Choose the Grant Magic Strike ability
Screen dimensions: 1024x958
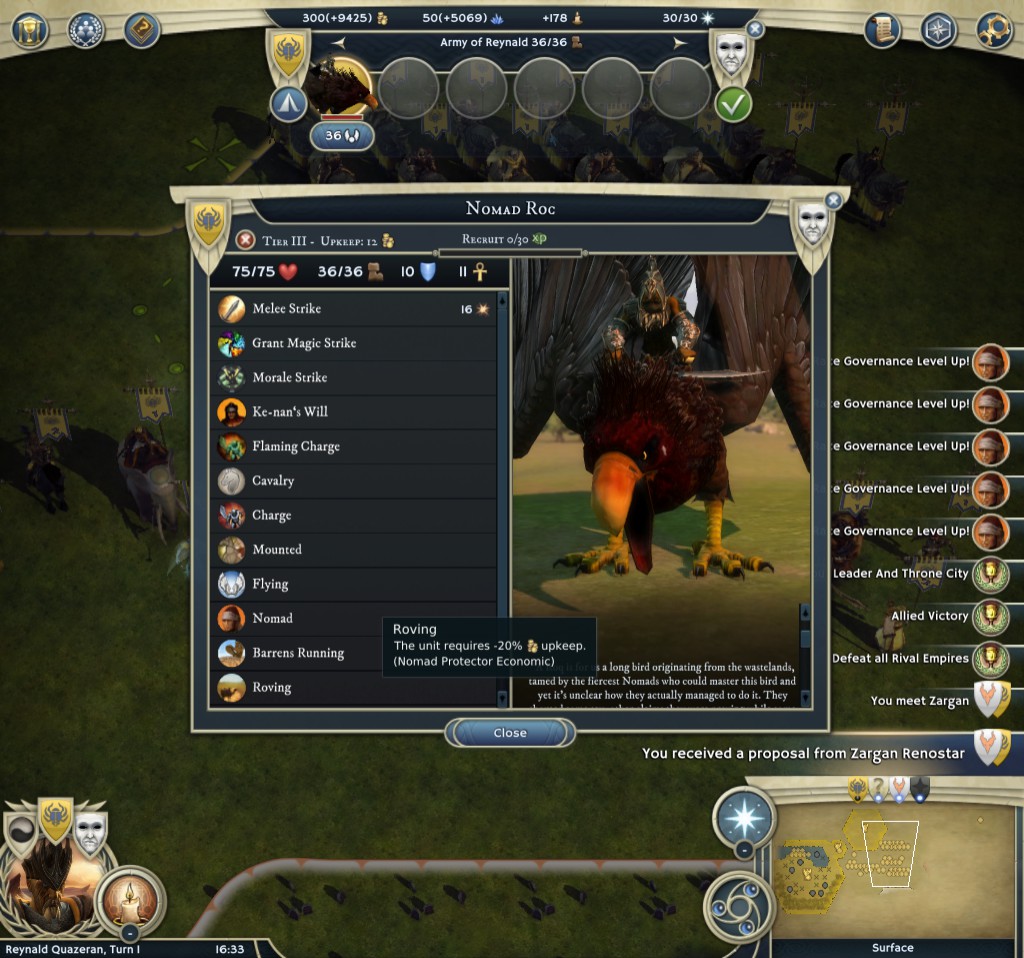tap(355, 343)
